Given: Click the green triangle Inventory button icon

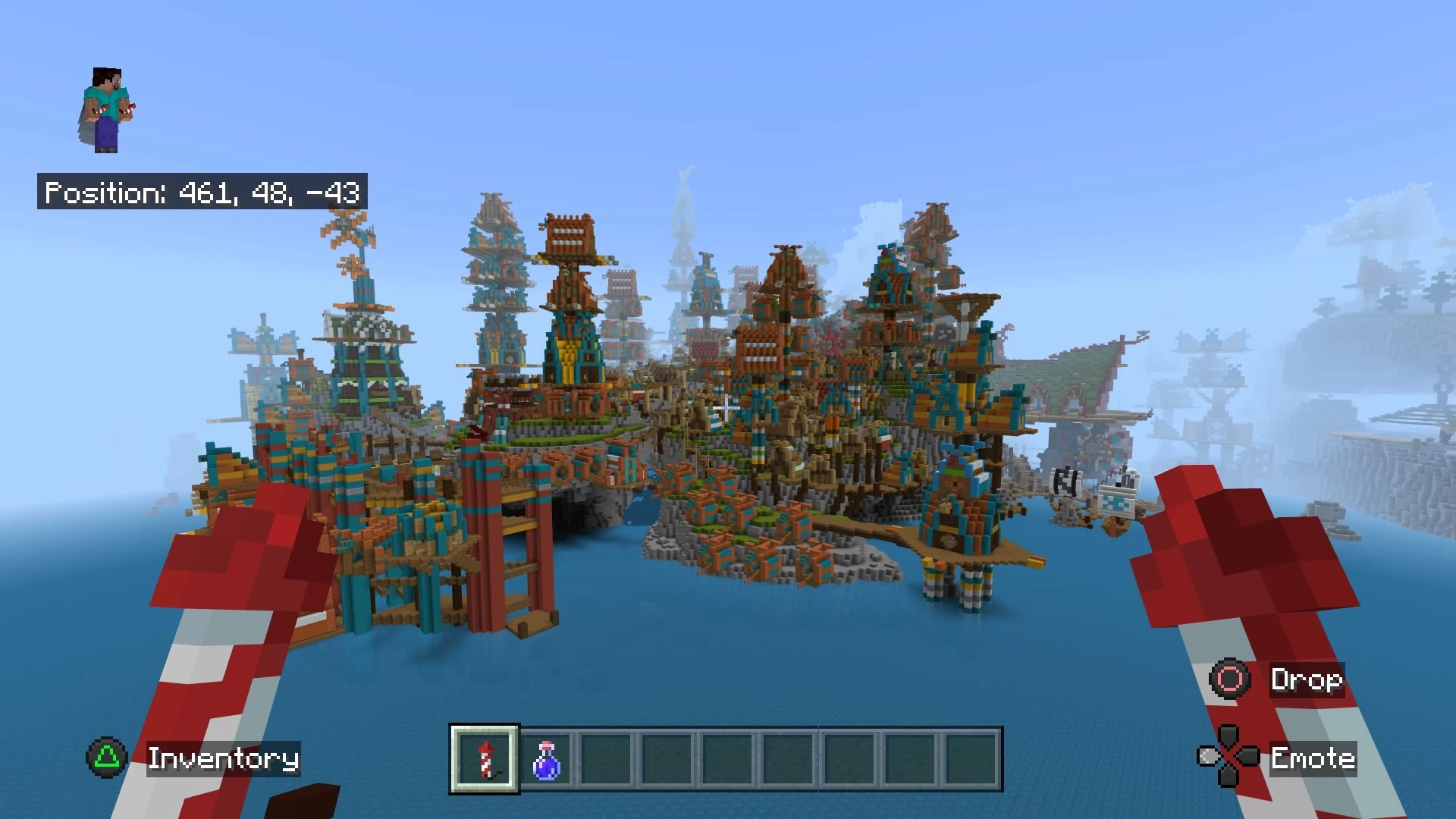Looking at the screenshot, I should (108, 757).
